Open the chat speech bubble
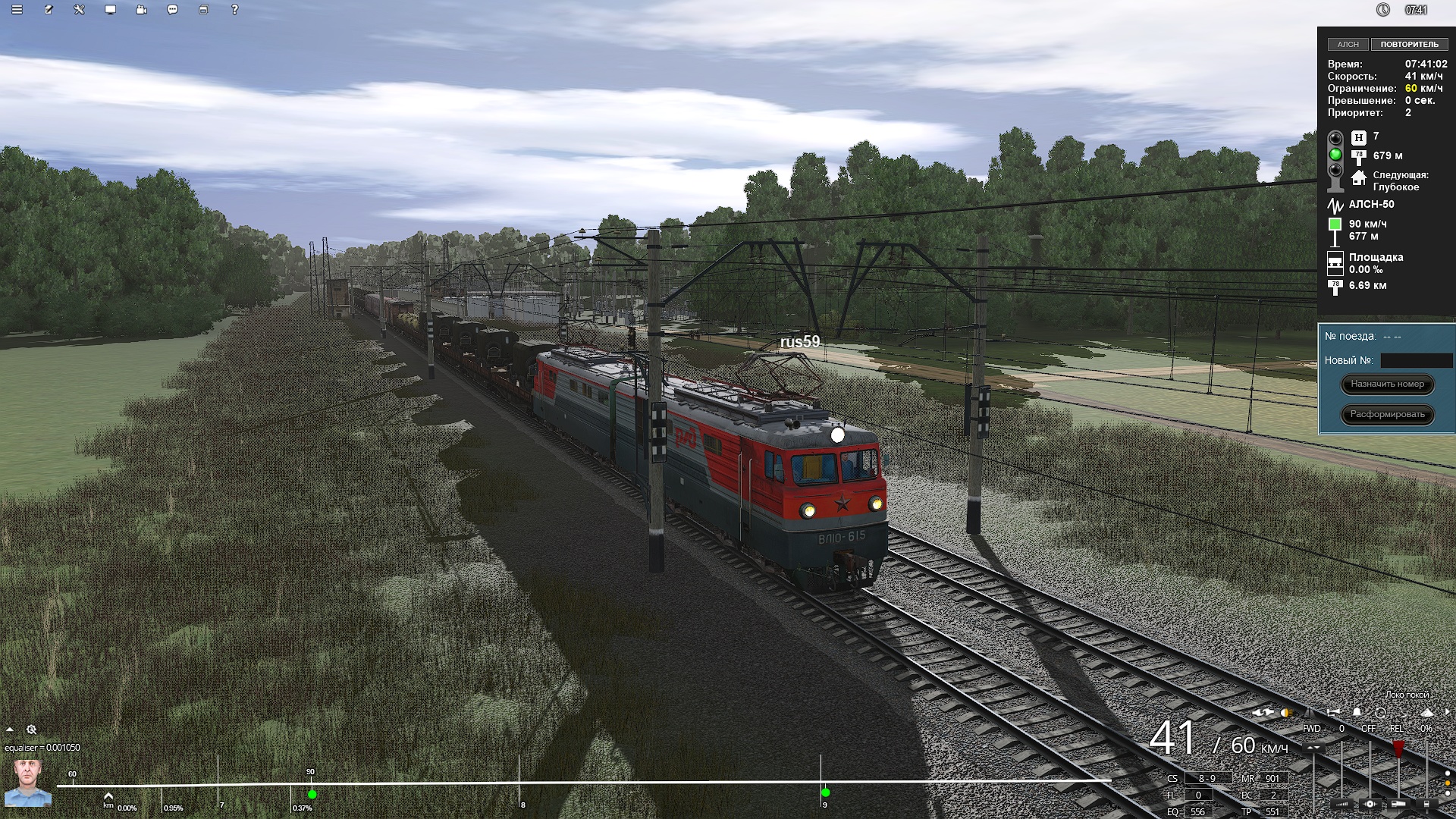1456x819 pixels. (x=173, y=10)
